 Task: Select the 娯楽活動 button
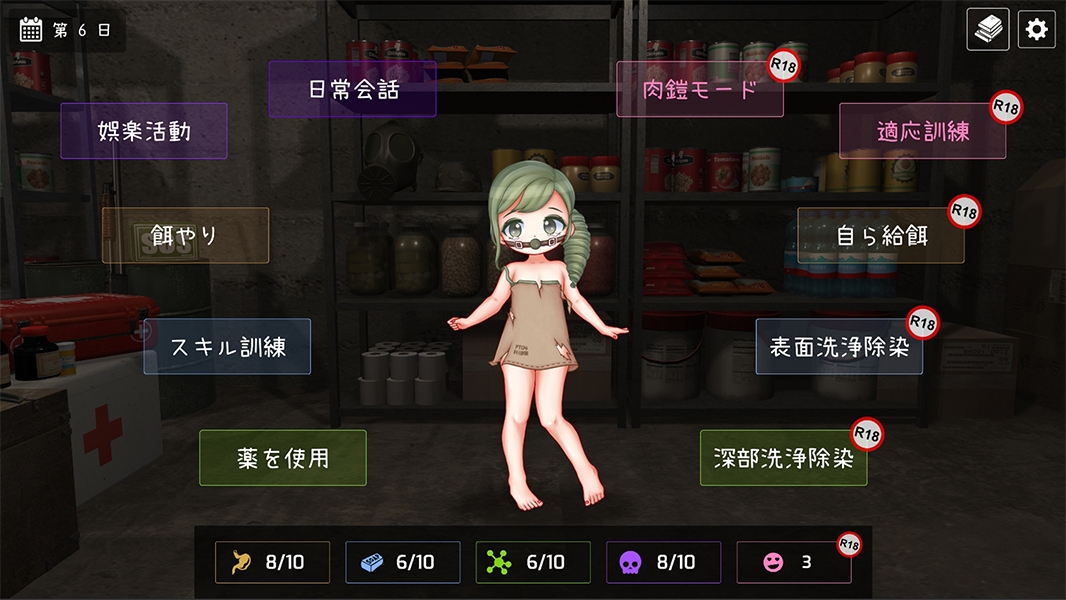pyautogui.click(x=144, y=131)
